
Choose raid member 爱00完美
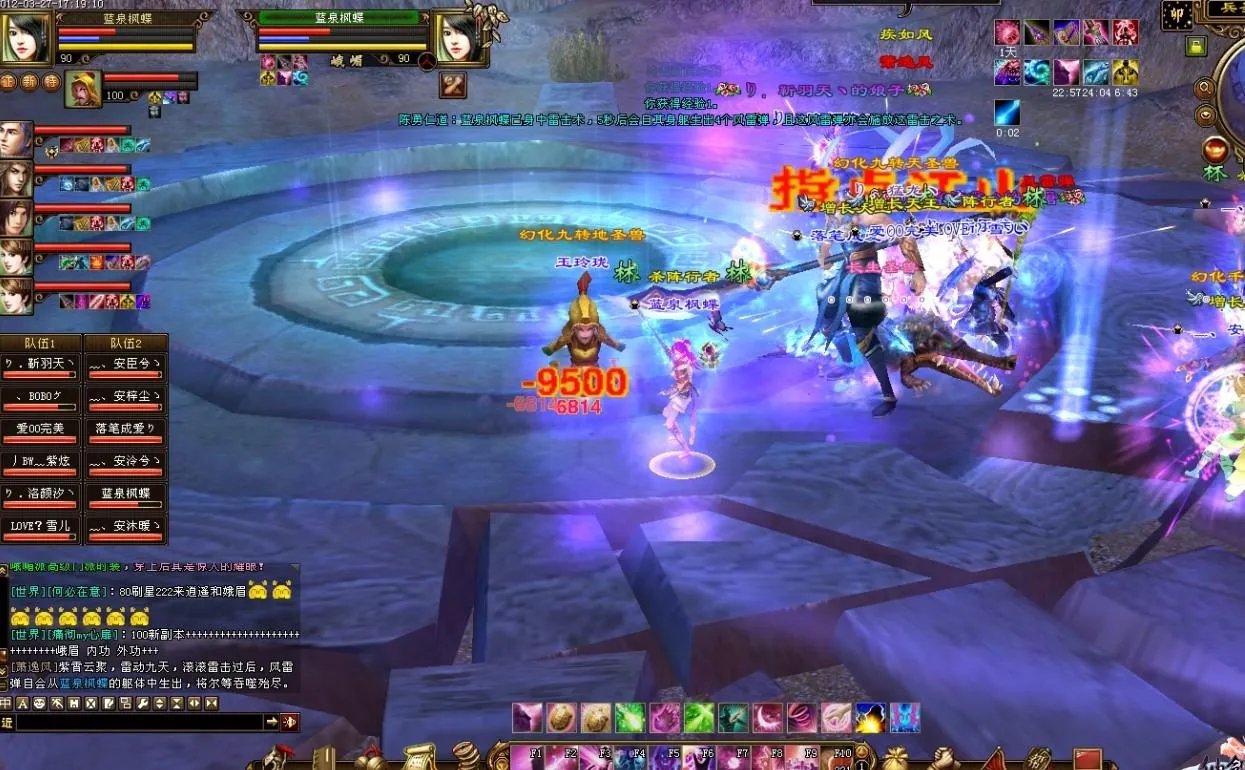pyautogui.click(x=41, y=432)
